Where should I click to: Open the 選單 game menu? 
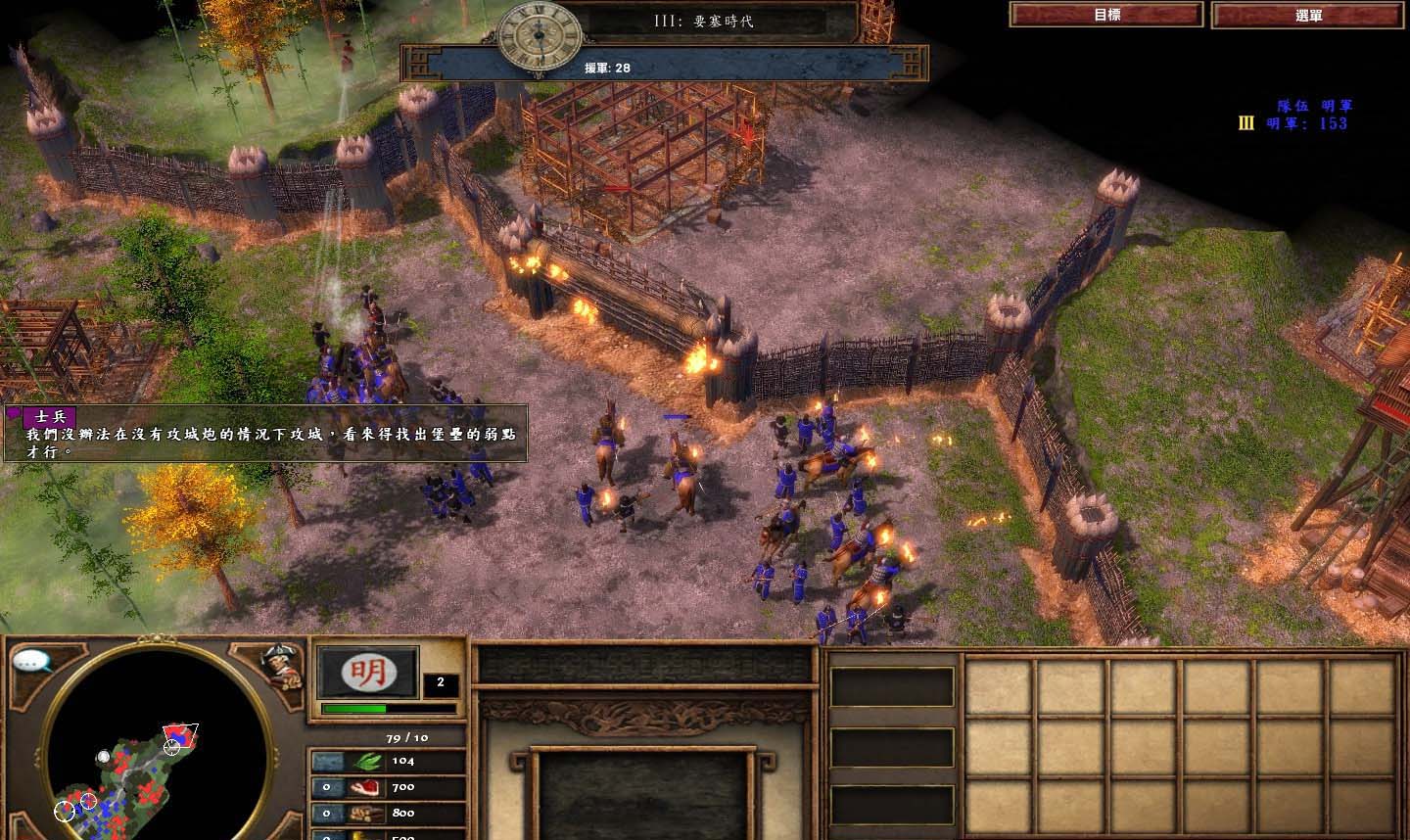[1308, 15]
